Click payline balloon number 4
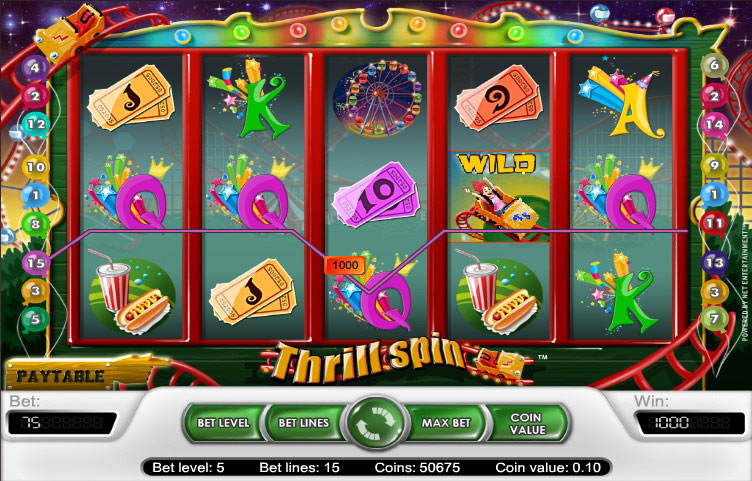Image resolution: width=752 pixels, height=481 pixels. coord(36,68)
